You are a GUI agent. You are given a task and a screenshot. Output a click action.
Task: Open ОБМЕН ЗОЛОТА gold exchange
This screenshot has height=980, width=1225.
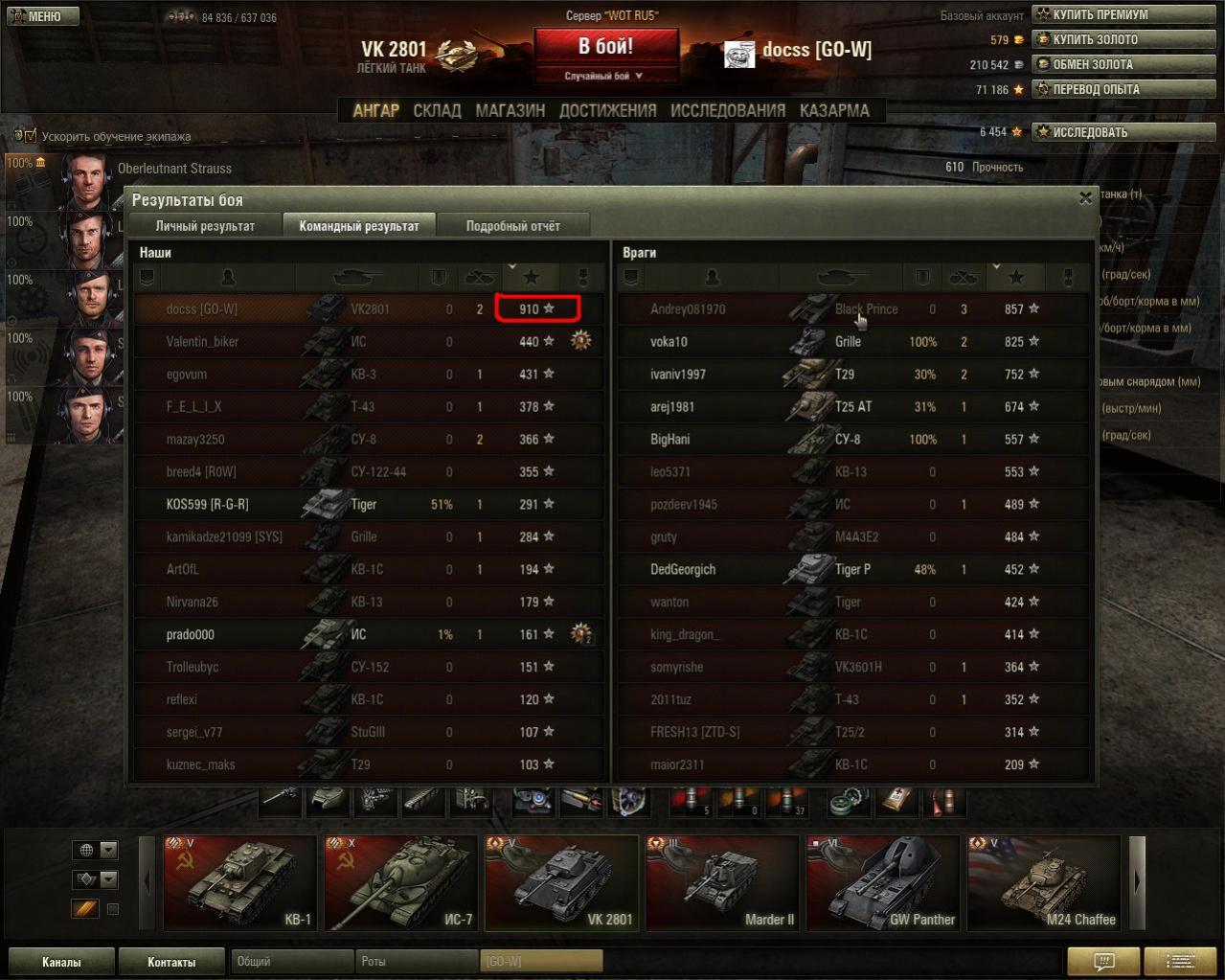point(1092,64)
